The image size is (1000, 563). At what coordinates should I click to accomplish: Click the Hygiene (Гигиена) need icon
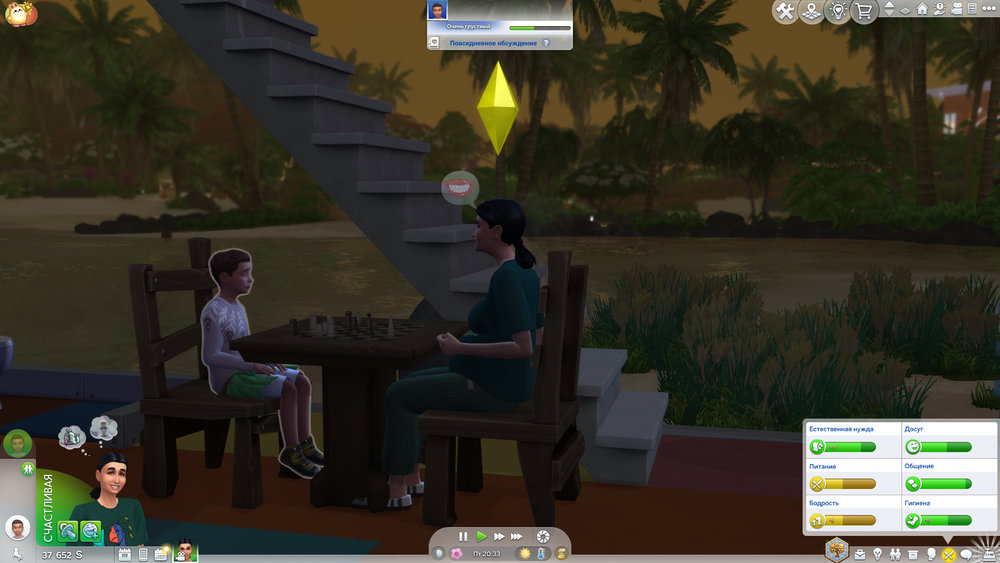pyautogui.click(x=912, y=520)
